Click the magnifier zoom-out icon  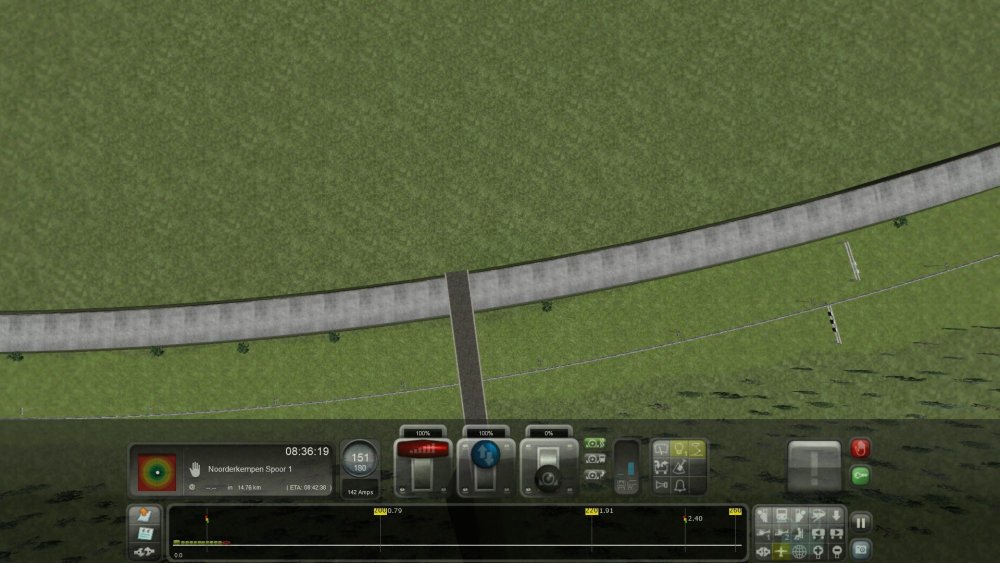click(835, 551)
